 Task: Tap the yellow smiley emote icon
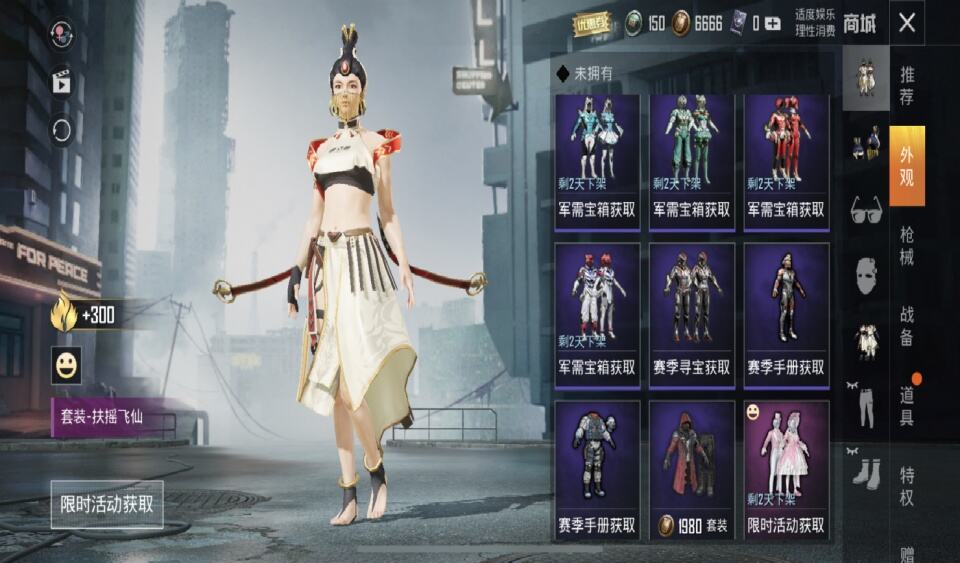click(x=66, y=366)
